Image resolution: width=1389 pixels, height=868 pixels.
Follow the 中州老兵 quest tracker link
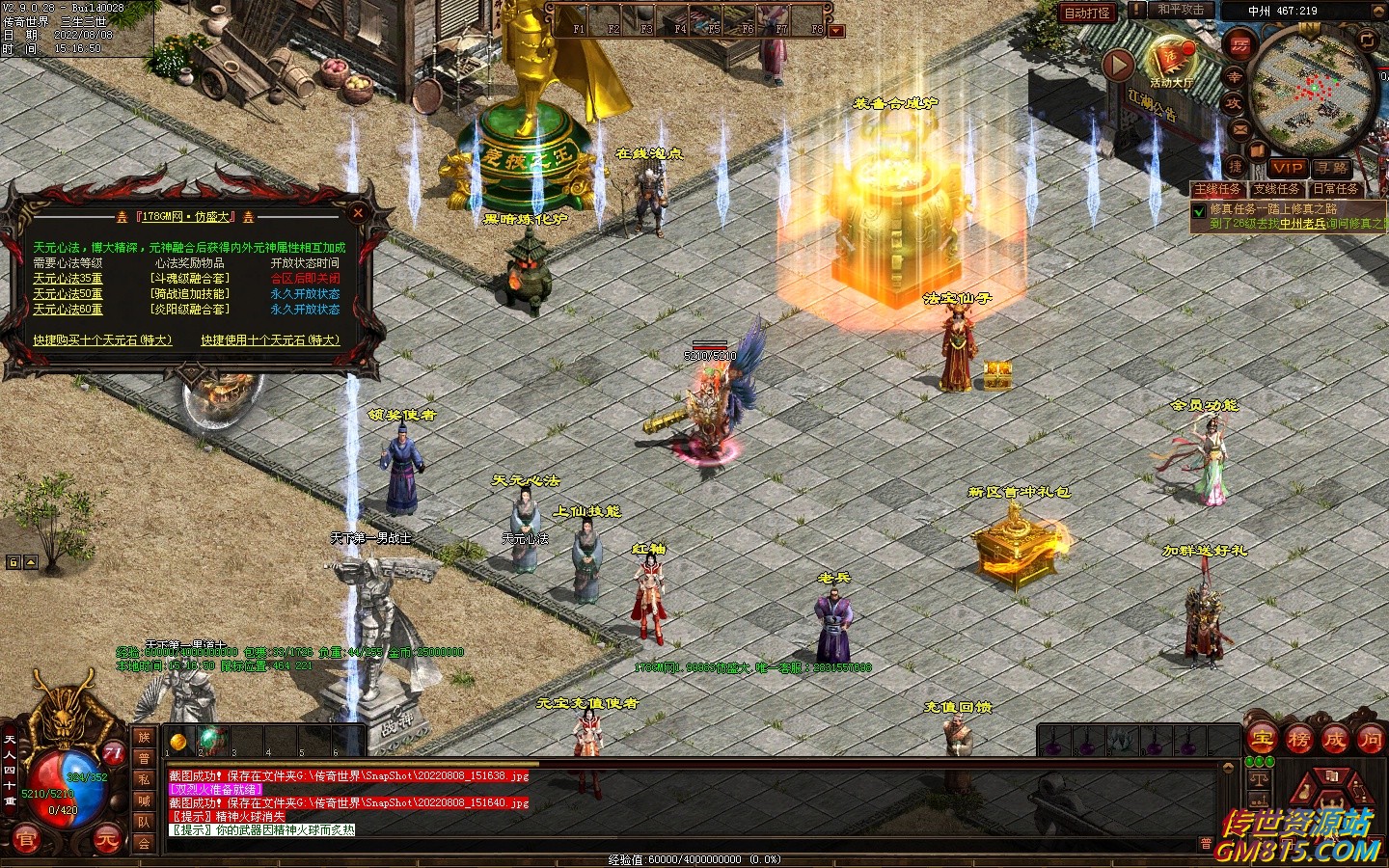coord(1302,224)
